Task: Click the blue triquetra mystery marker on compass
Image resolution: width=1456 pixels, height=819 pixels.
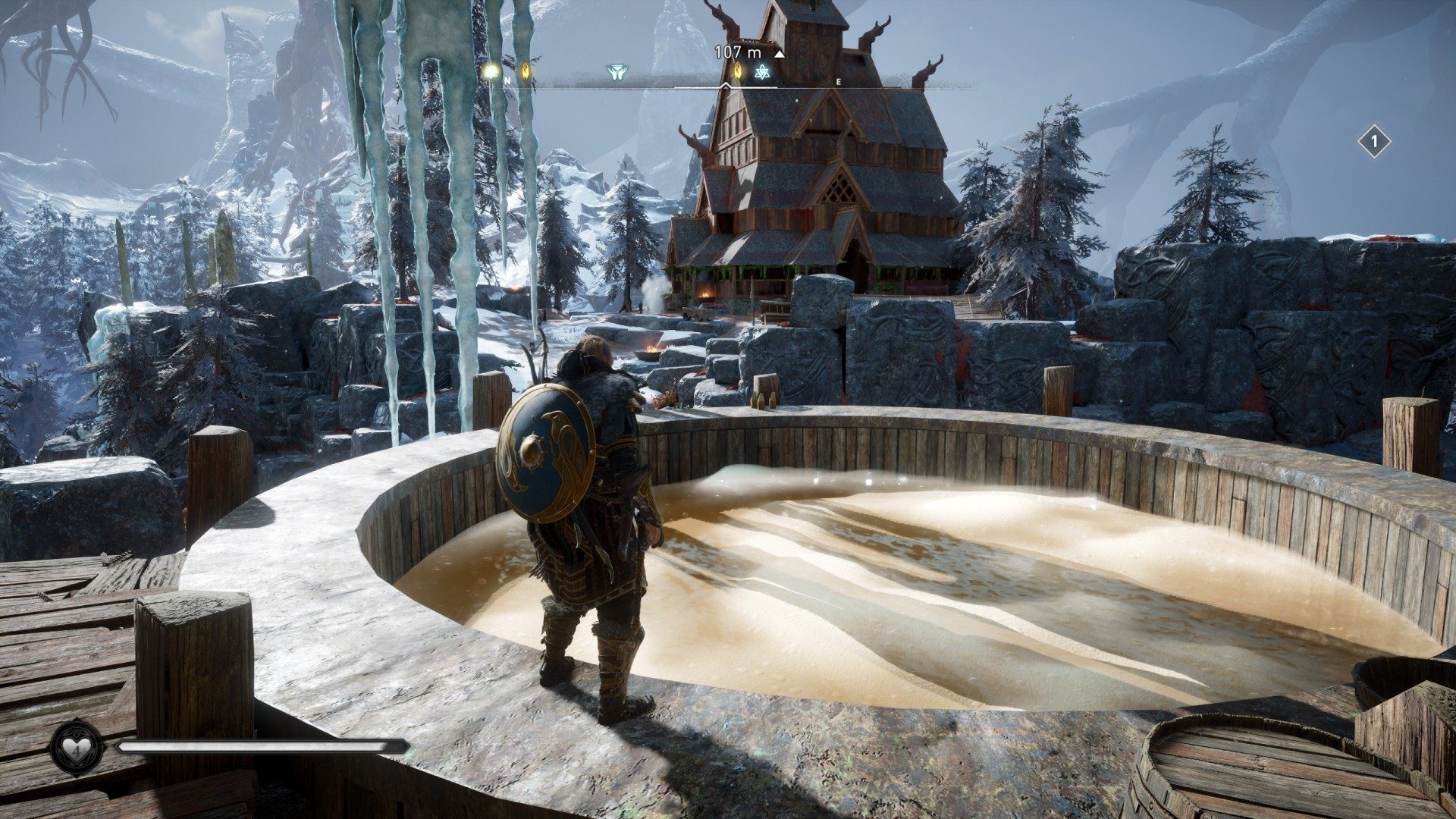Action: pos(761,73)
